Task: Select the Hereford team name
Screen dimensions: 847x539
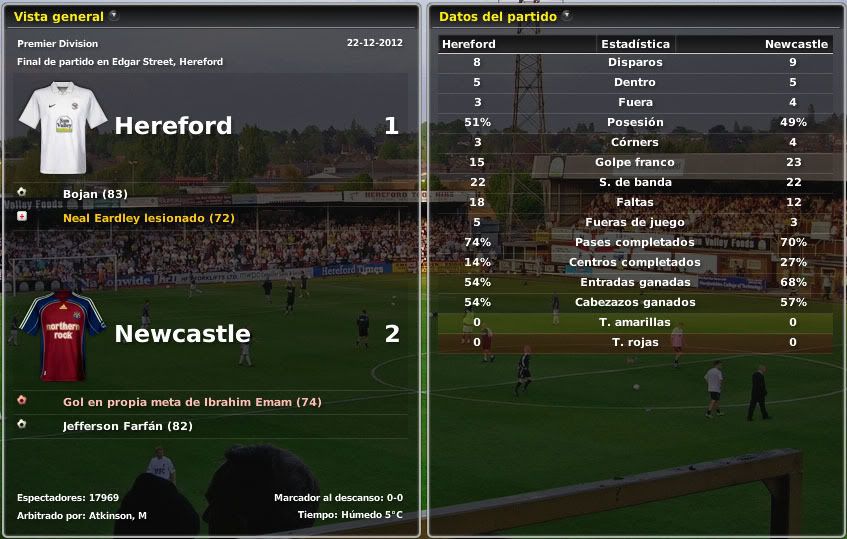Action: coord(173,126)
